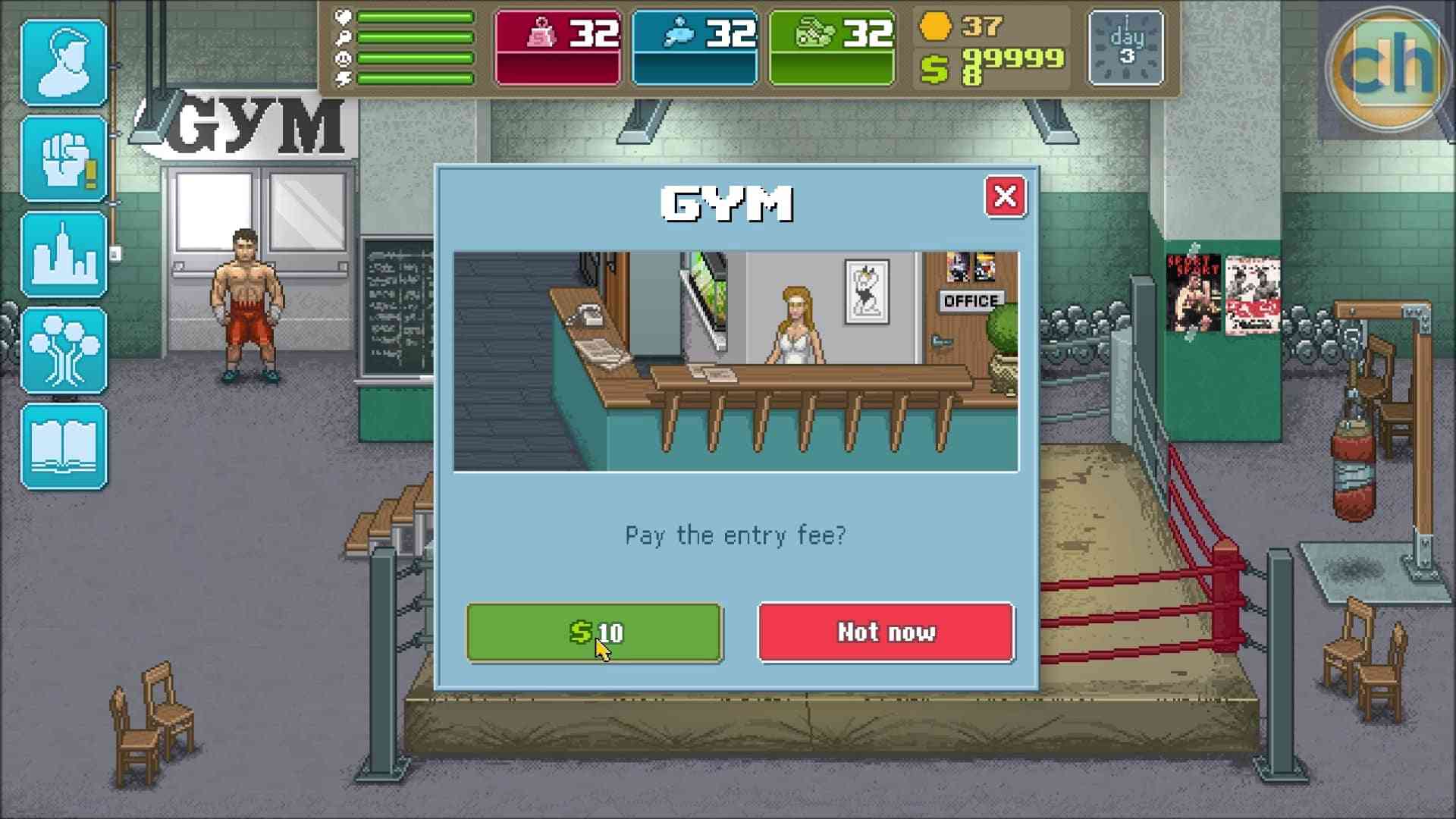This screenshot has height=819, width=1456.
Task: Click the red Strength stat badge
Action: pyautogui.click(x=557, y=45)
